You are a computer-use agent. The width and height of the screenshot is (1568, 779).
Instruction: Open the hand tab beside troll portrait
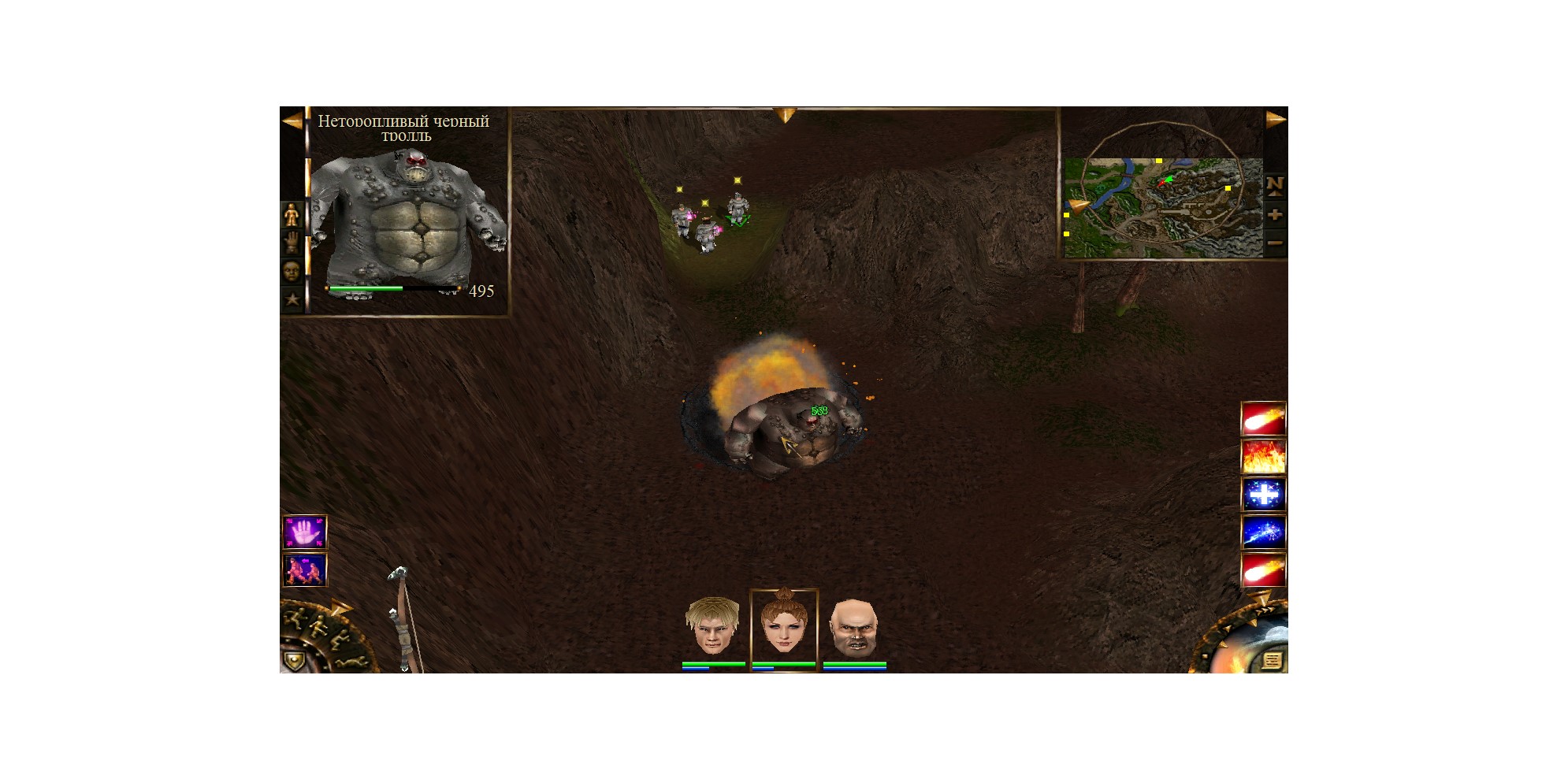pyautogui.click(x=292, y=243)
